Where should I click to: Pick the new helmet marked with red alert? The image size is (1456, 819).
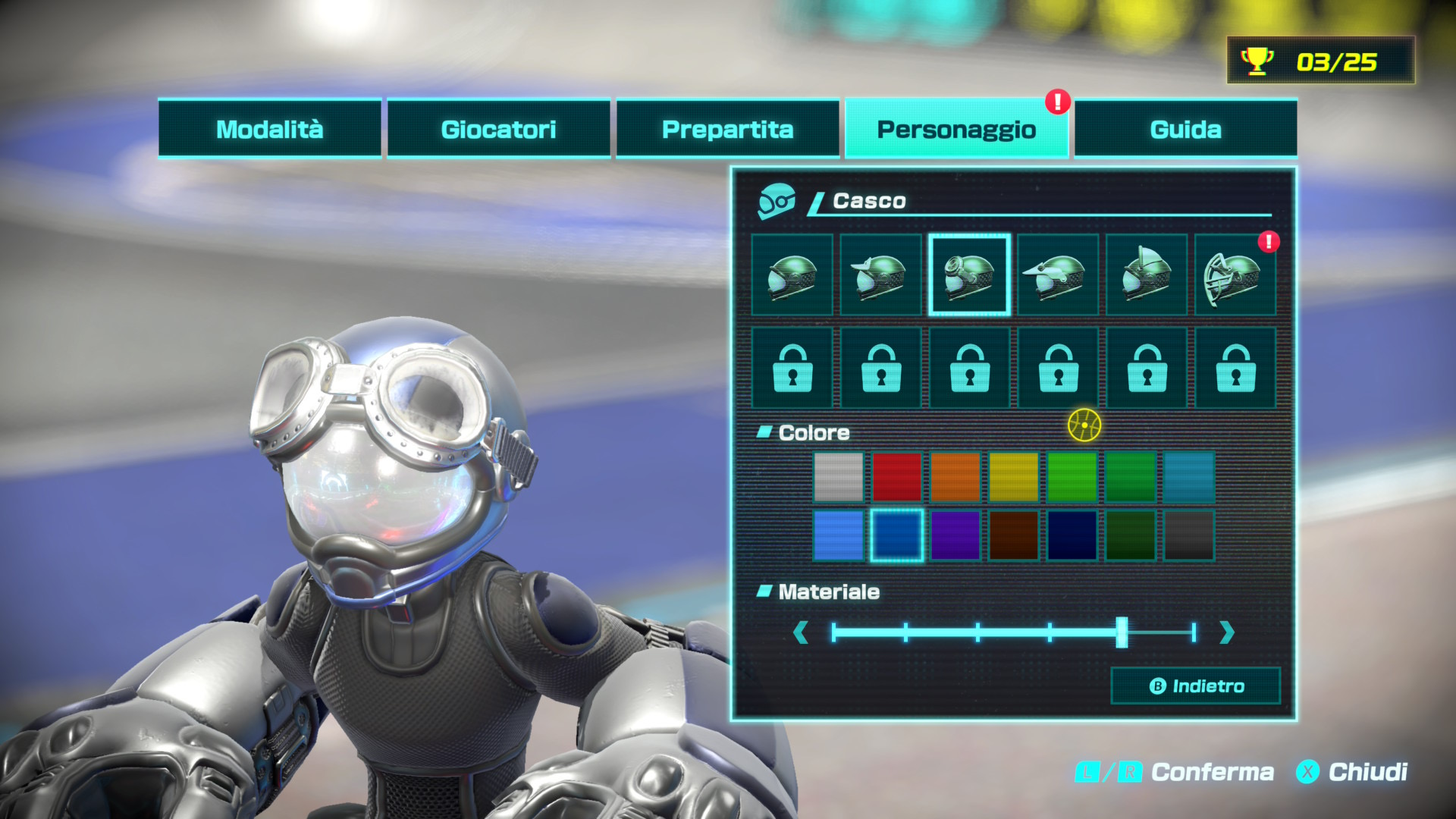(x=1235, y=275)
